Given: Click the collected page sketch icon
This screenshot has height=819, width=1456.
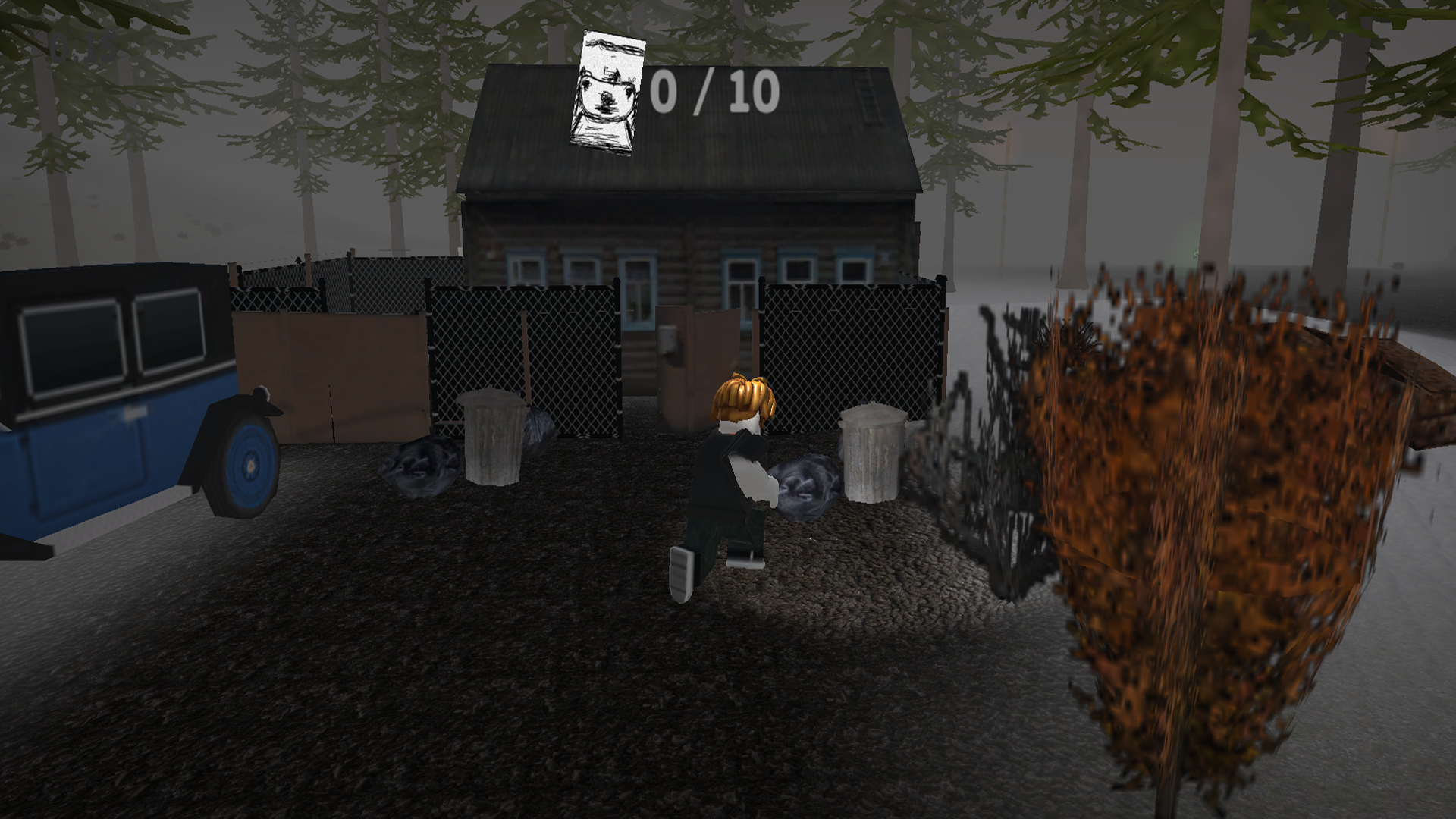Looking at the screenshot, I should tap(607, 91).
